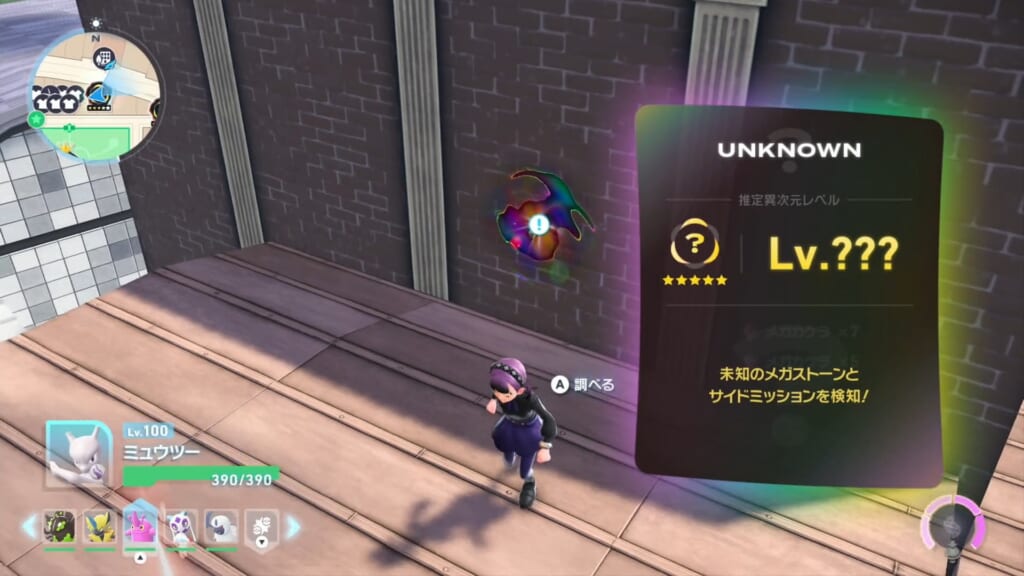Switch to the Zygarde party slot

(60, 526)
